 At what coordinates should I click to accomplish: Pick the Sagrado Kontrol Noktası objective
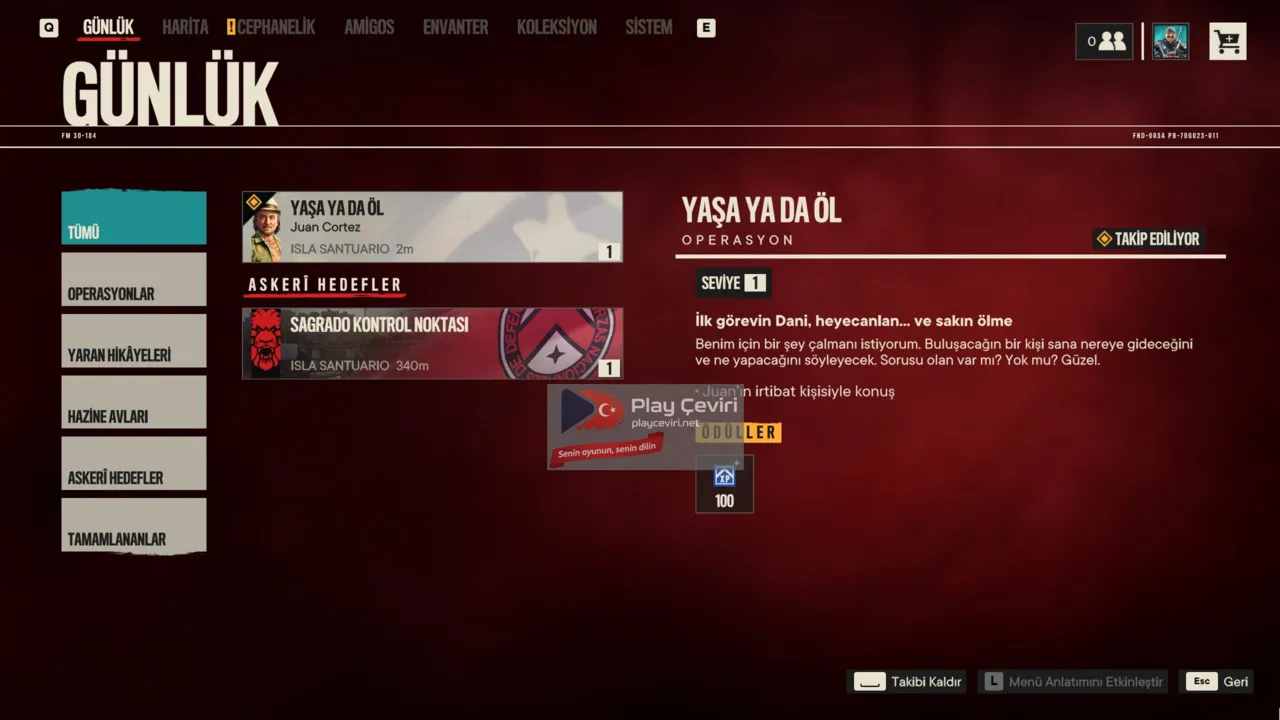pyautogui.click(x=432, y=343)
